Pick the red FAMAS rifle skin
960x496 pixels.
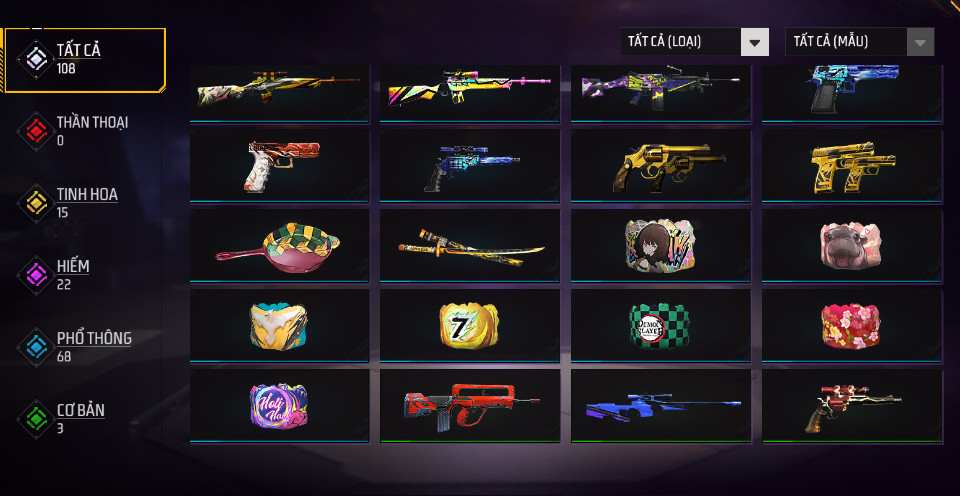[470, 406]
